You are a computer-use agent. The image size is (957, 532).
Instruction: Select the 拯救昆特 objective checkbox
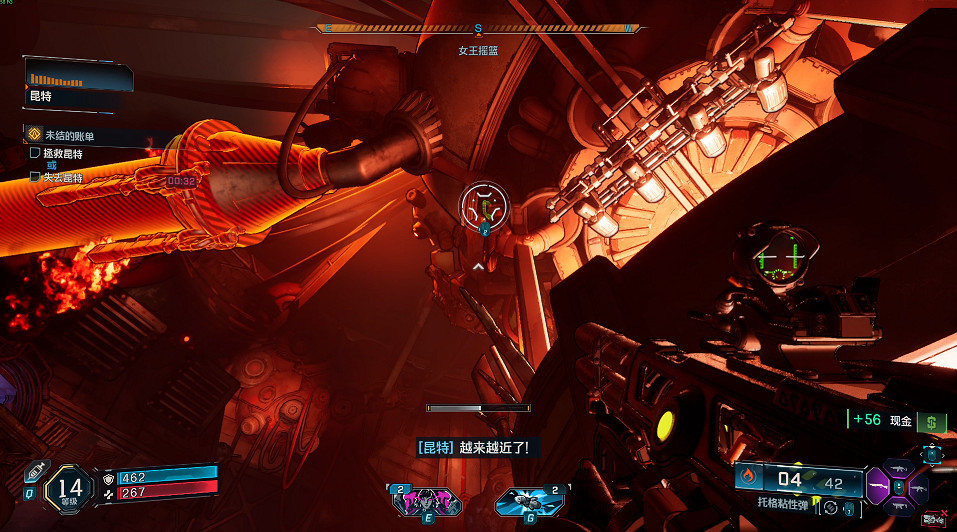36,153
